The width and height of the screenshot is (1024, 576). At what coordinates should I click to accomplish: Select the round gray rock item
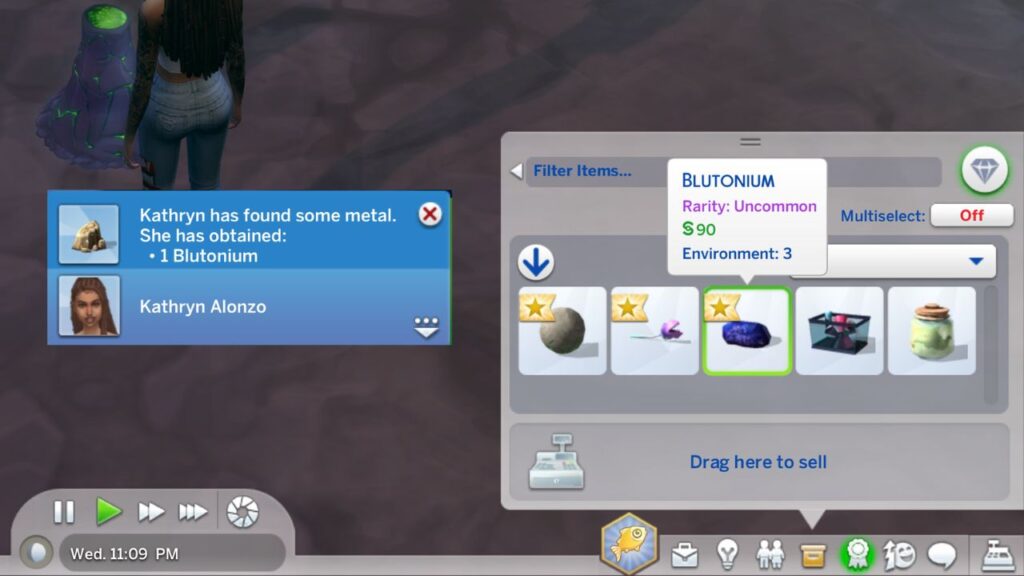click(562, 331)
